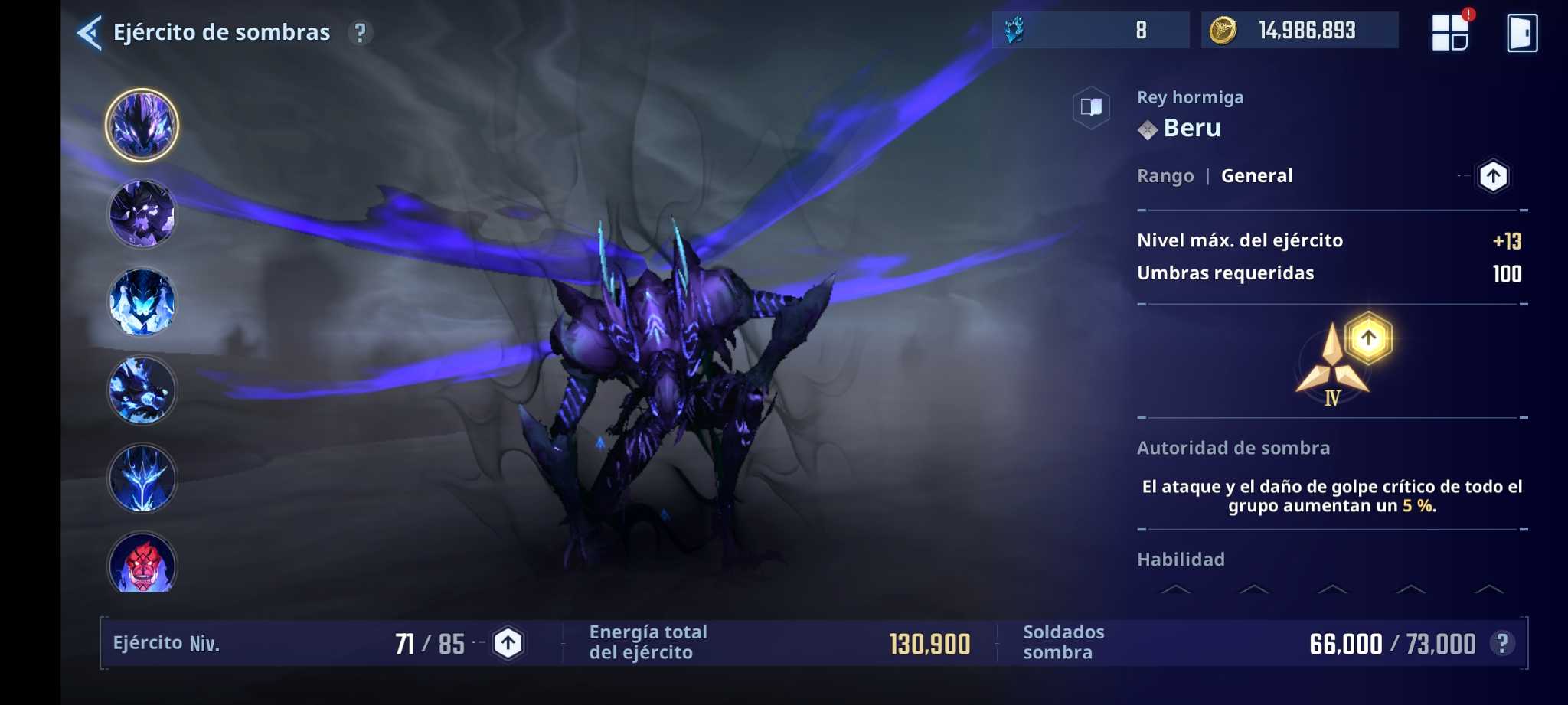This screenshot has height=705, width=1568.
Task: Open the second shadow soldier portrait
Action: 143,214
